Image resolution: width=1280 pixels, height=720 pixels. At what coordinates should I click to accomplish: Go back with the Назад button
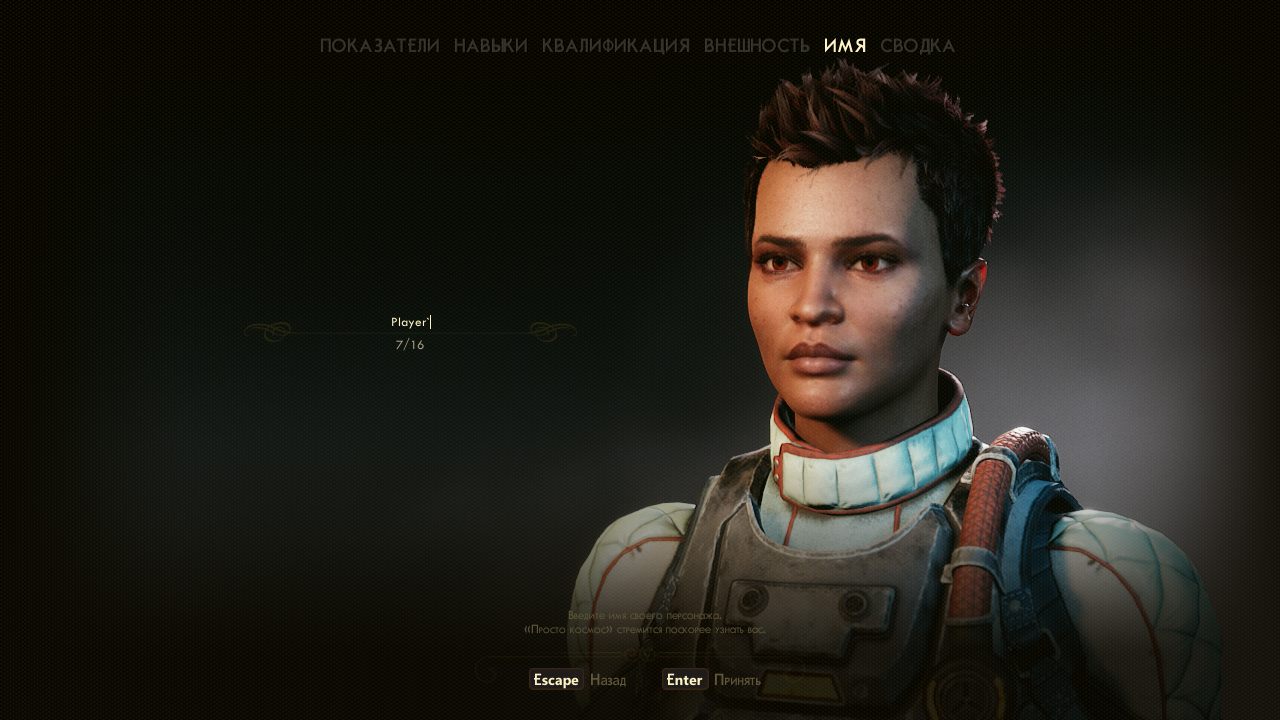pyautogui.click(x=578, y=680)
